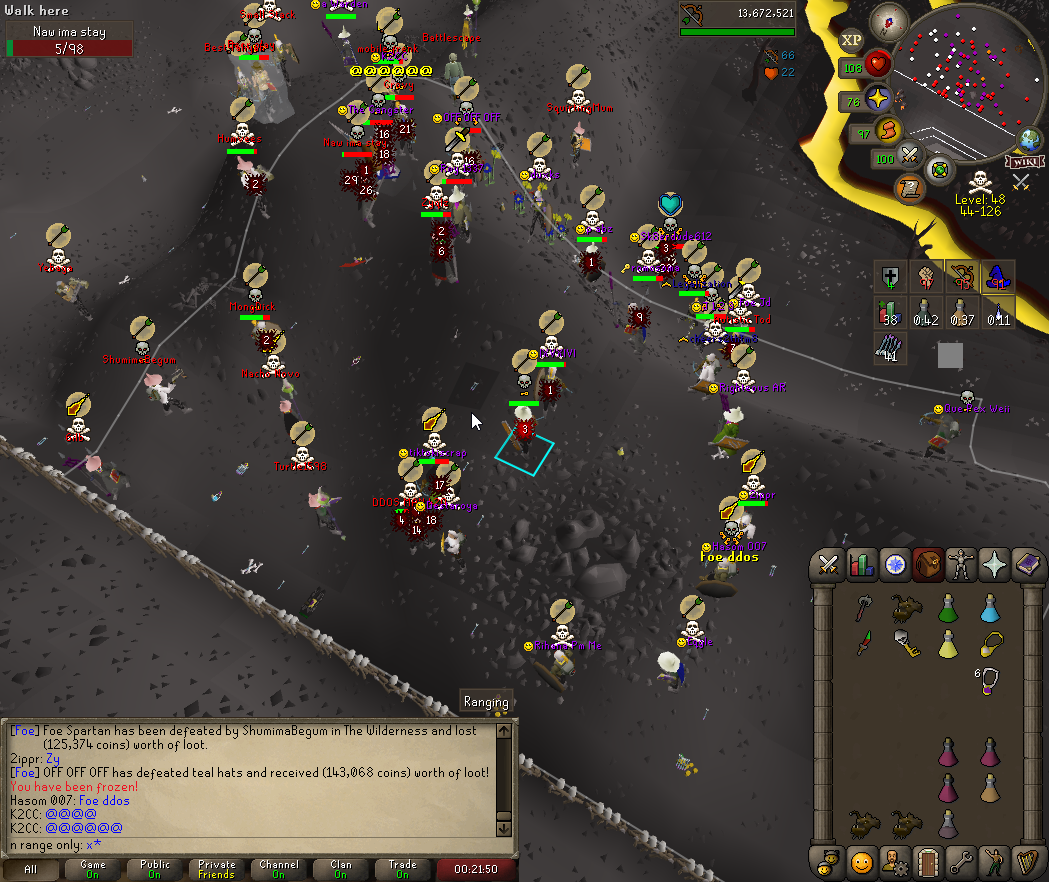Activate the special attack orb
This screenshot has height=882, width=1049.
tap(910, 156)
